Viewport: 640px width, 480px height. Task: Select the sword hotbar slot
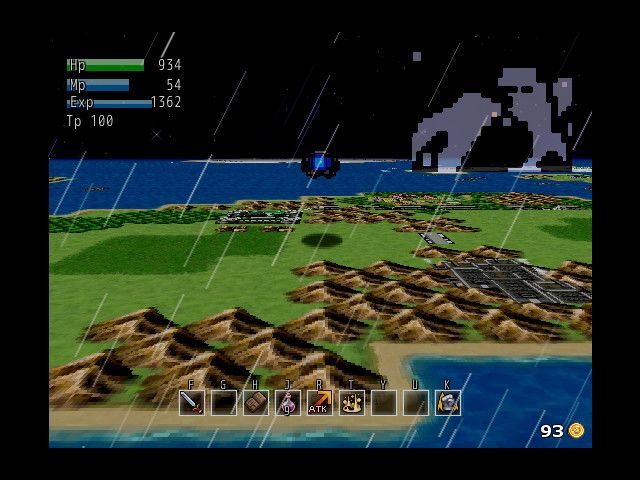pos(192,403)
